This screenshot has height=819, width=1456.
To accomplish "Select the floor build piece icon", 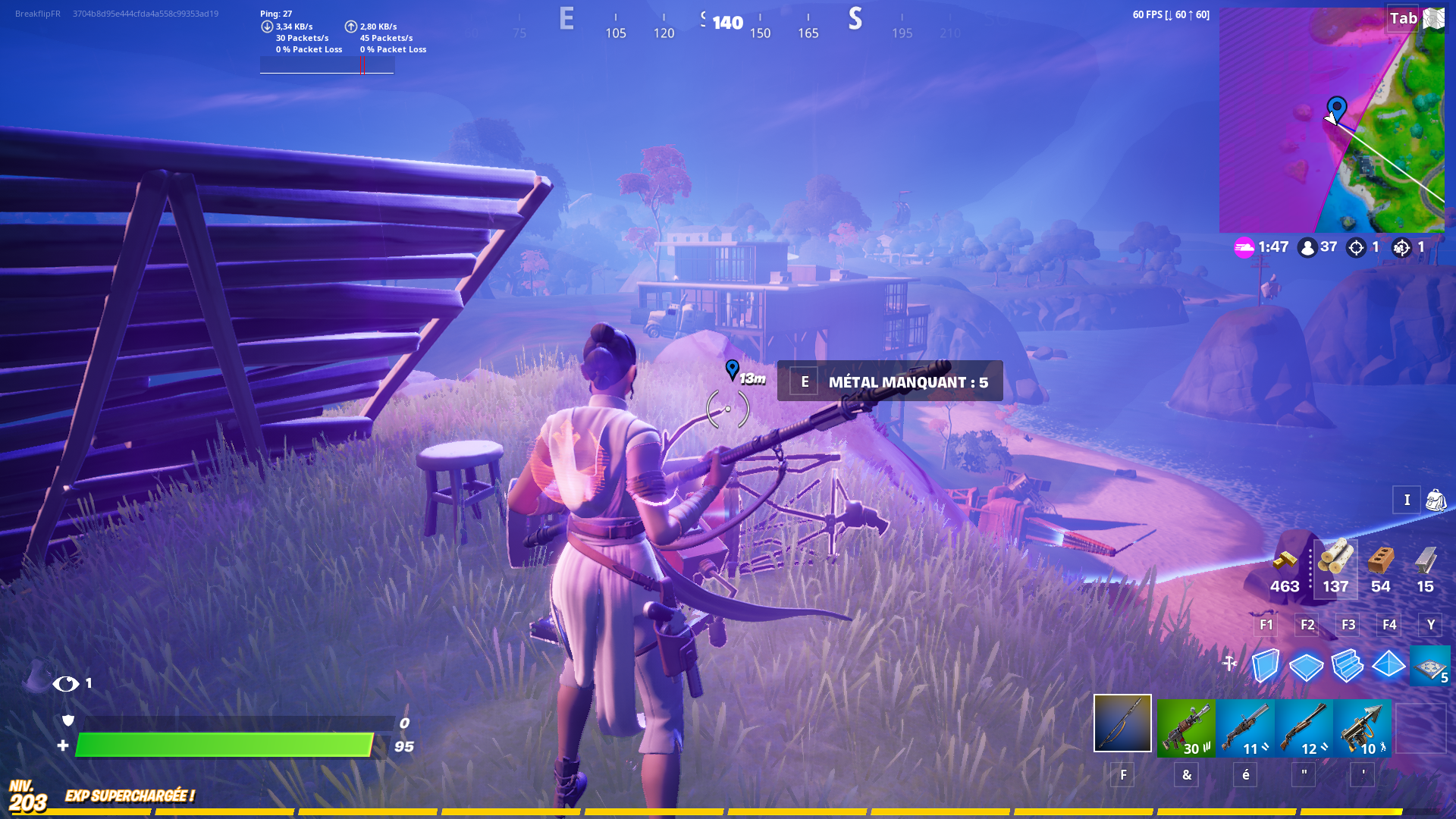I will 1305,666.
